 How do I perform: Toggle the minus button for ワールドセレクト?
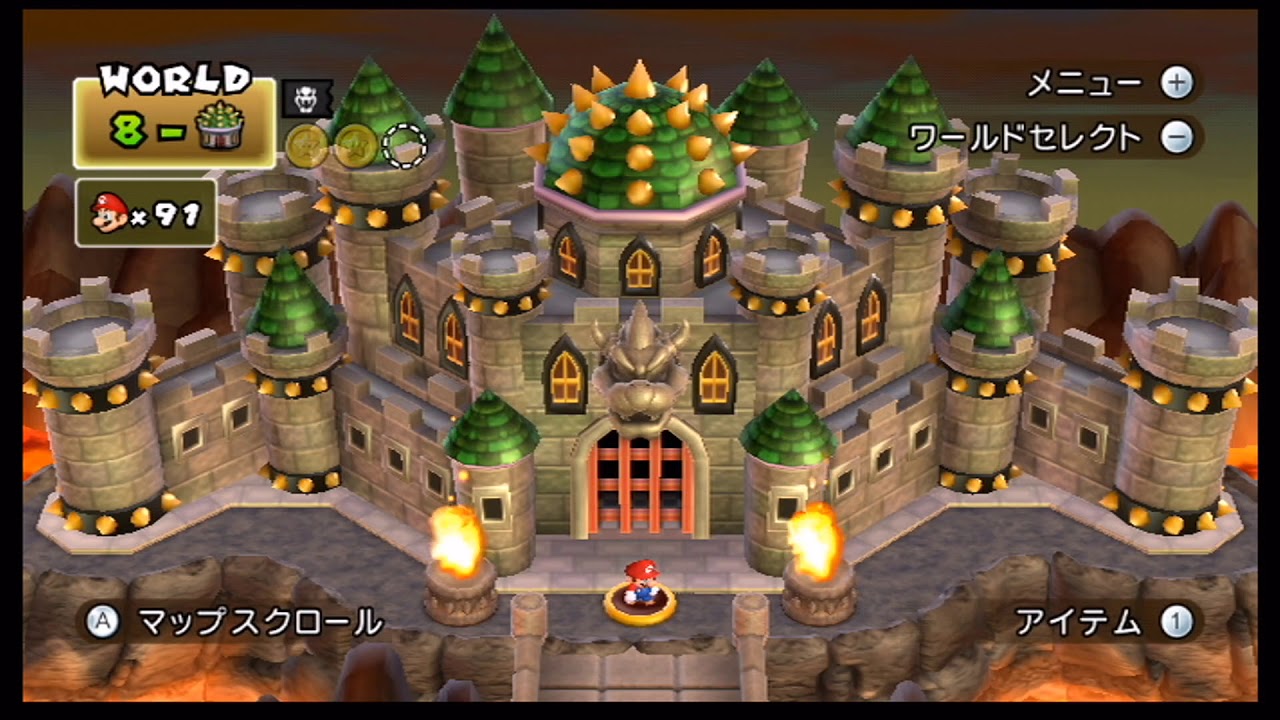(x=1178, y=134)
